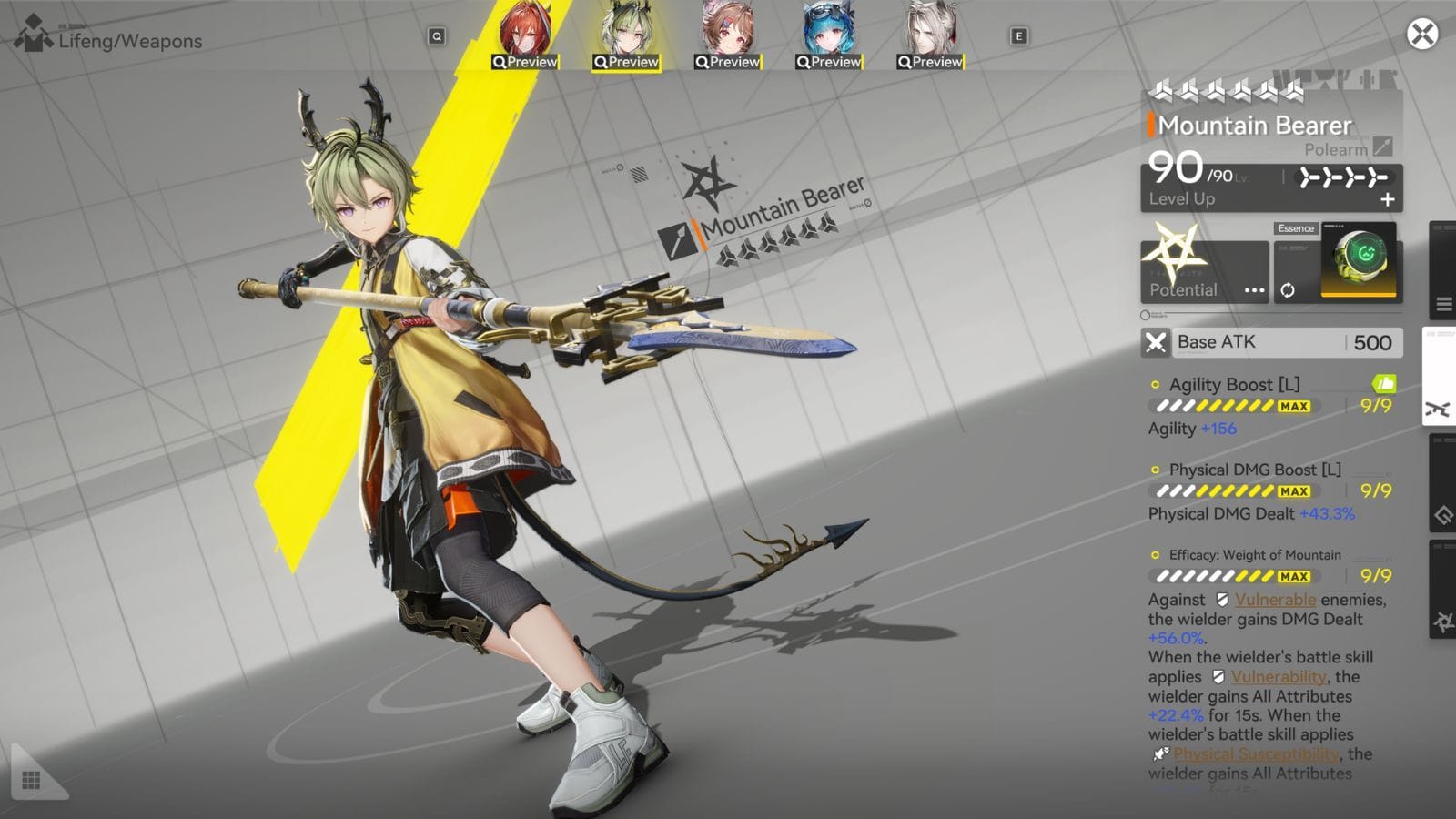Switch to the blue-haired operator portrait

click(x=828, y=35)
